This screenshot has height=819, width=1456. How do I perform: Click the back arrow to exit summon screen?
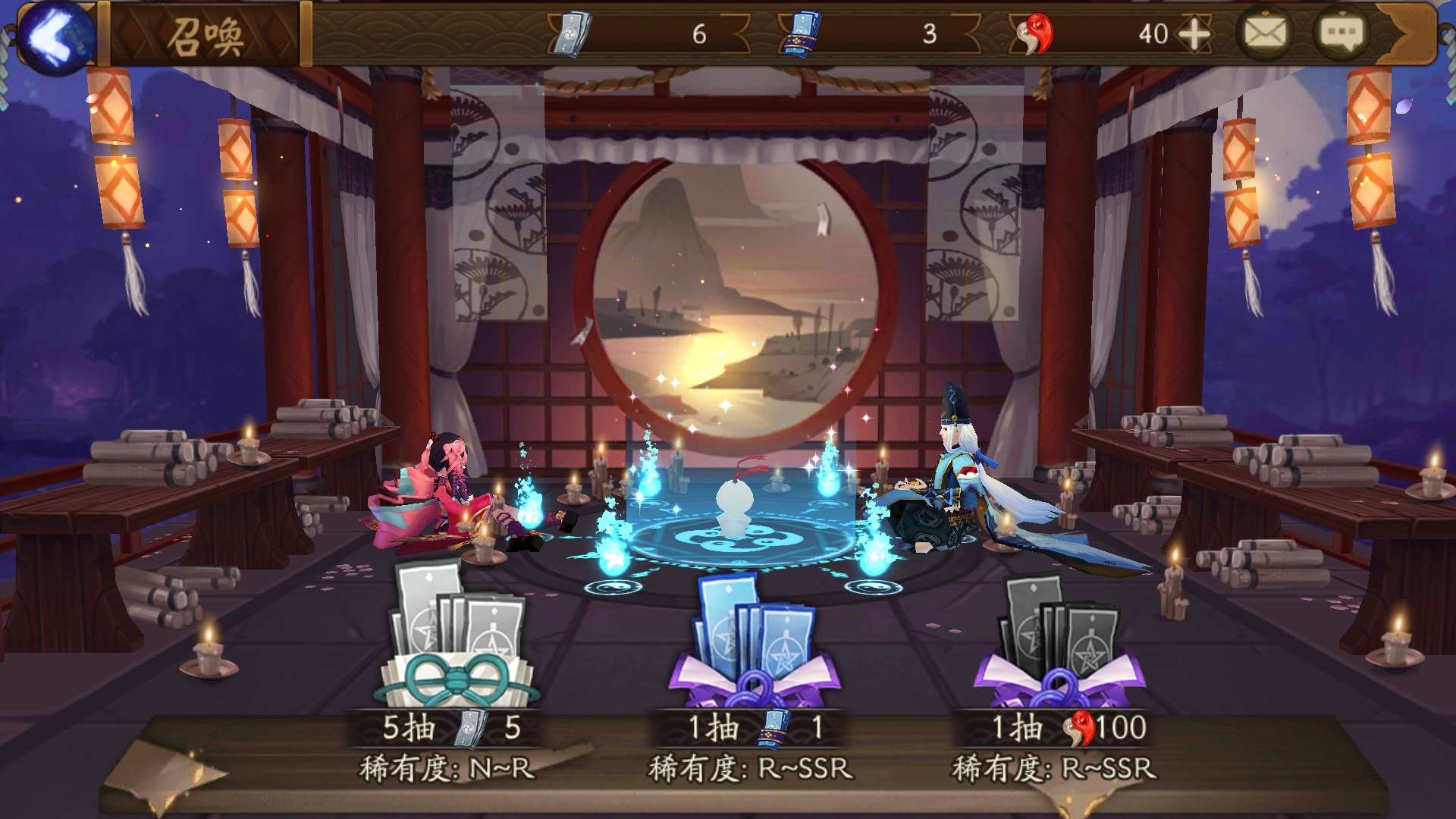[x=57, y=34]
